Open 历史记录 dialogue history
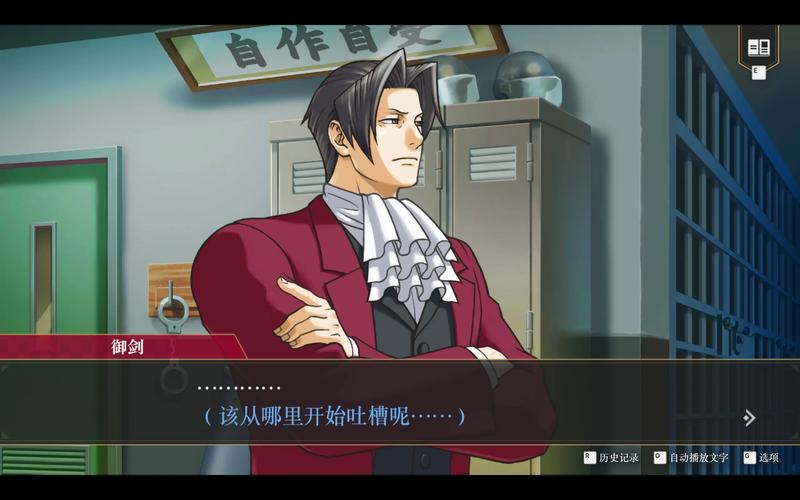Viewport: 800px width, 500px height. tap(612, 457)
